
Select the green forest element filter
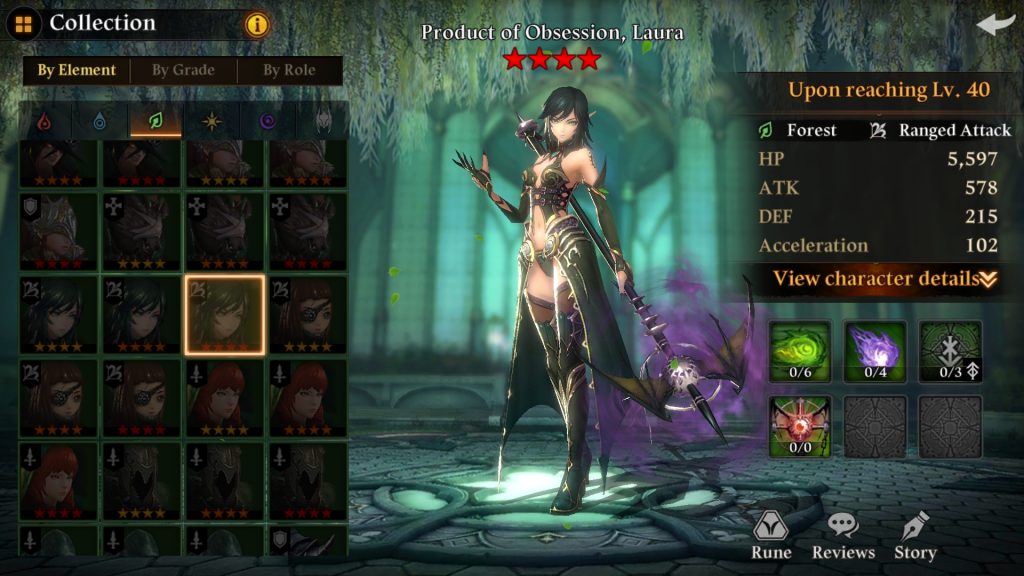tap(156, 121)
